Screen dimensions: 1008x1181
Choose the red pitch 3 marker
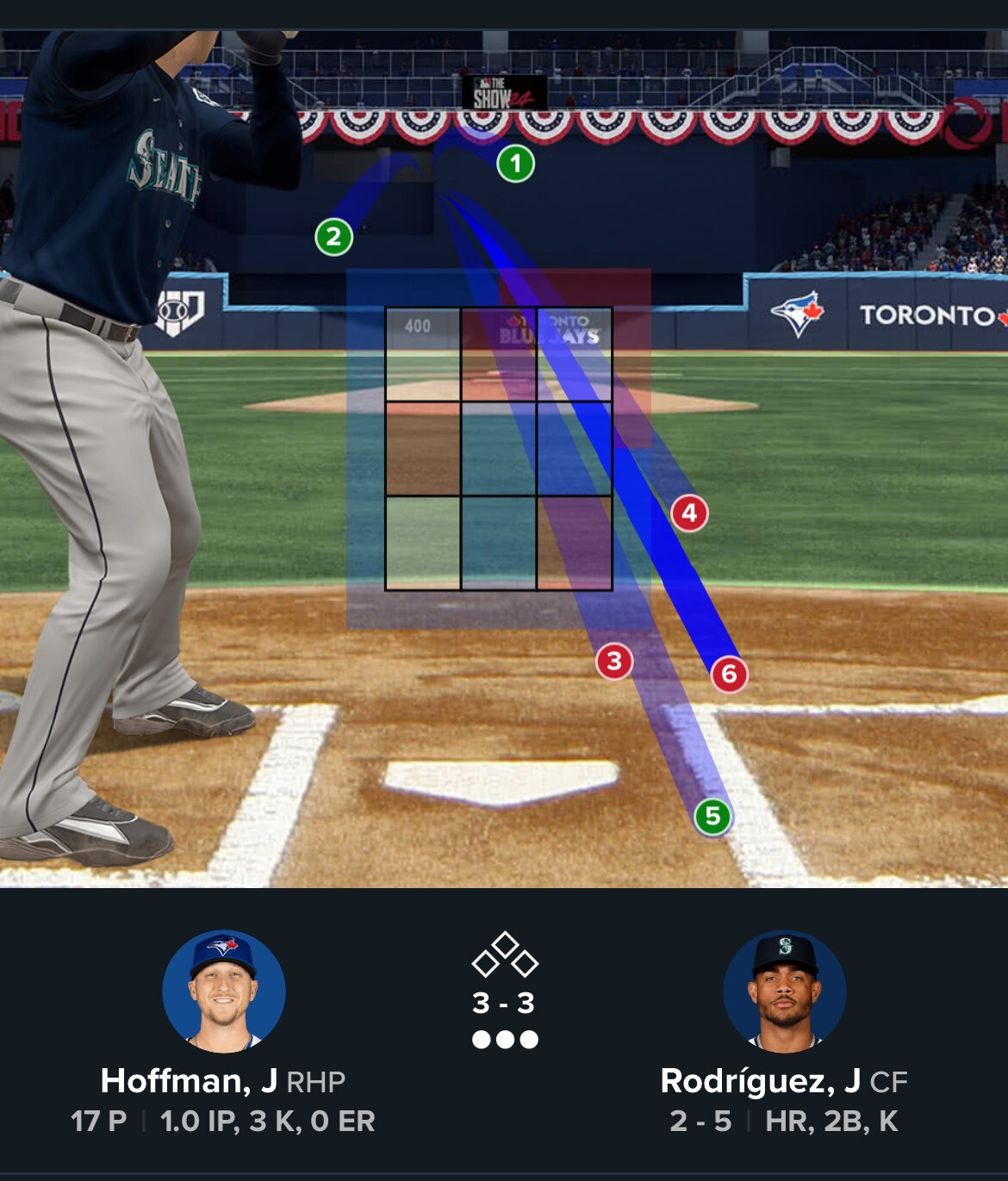pos(614,662)
